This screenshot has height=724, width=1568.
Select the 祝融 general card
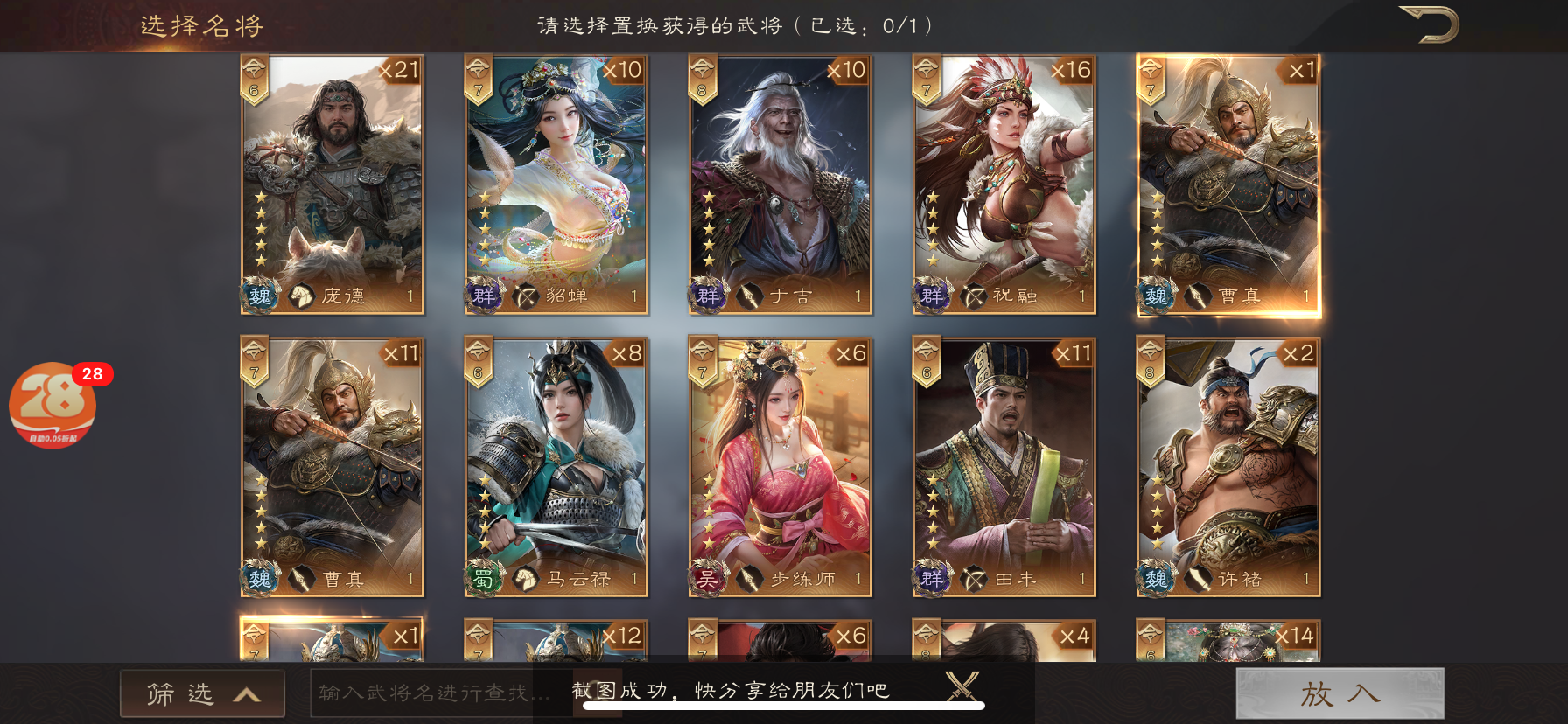tap(1004, 184)
